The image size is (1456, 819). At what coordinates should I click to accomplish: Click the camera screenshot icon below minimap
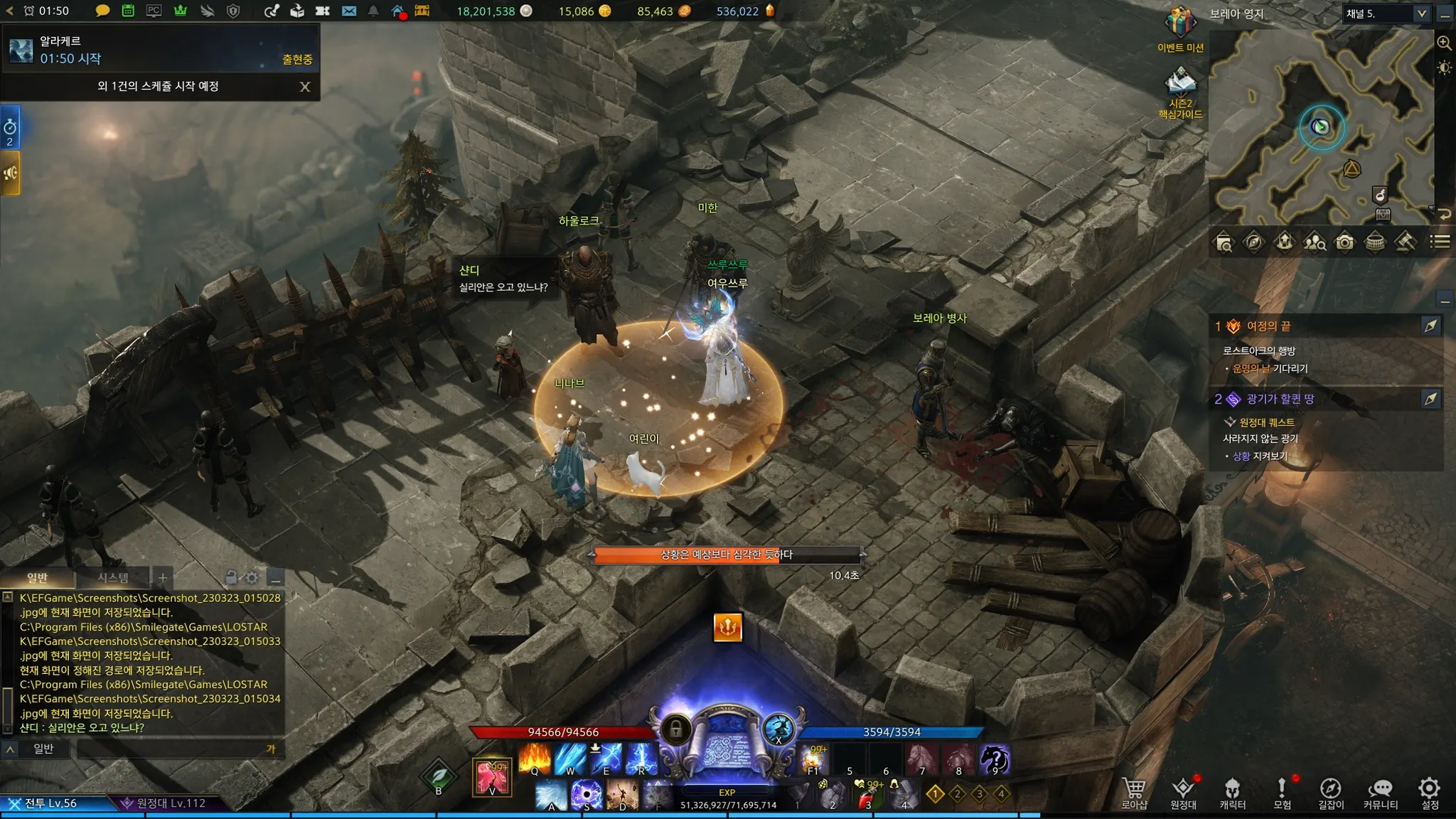1344,242
